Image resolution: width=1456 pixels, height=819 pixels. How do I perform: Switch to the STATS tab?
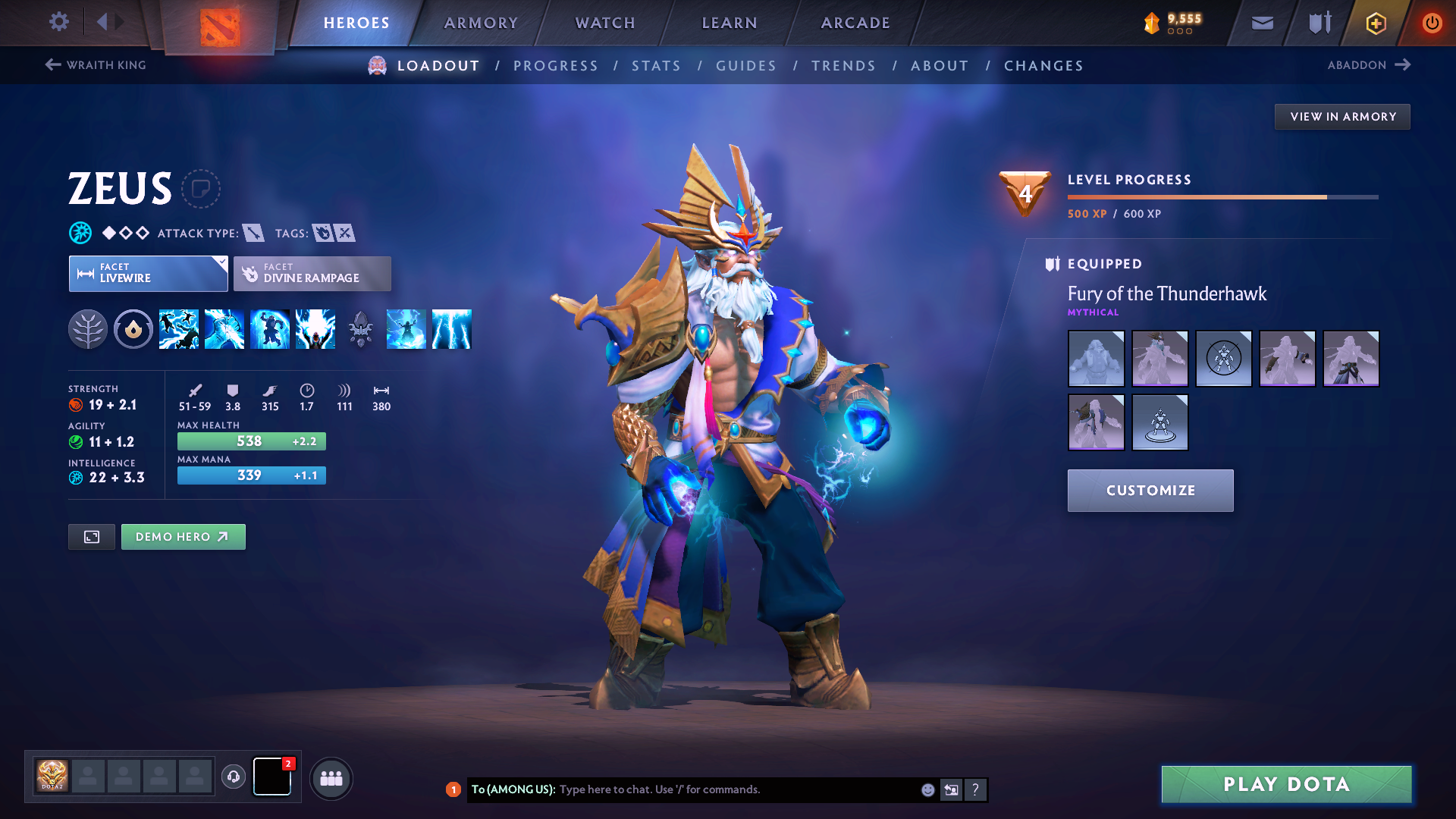[657, 65]
